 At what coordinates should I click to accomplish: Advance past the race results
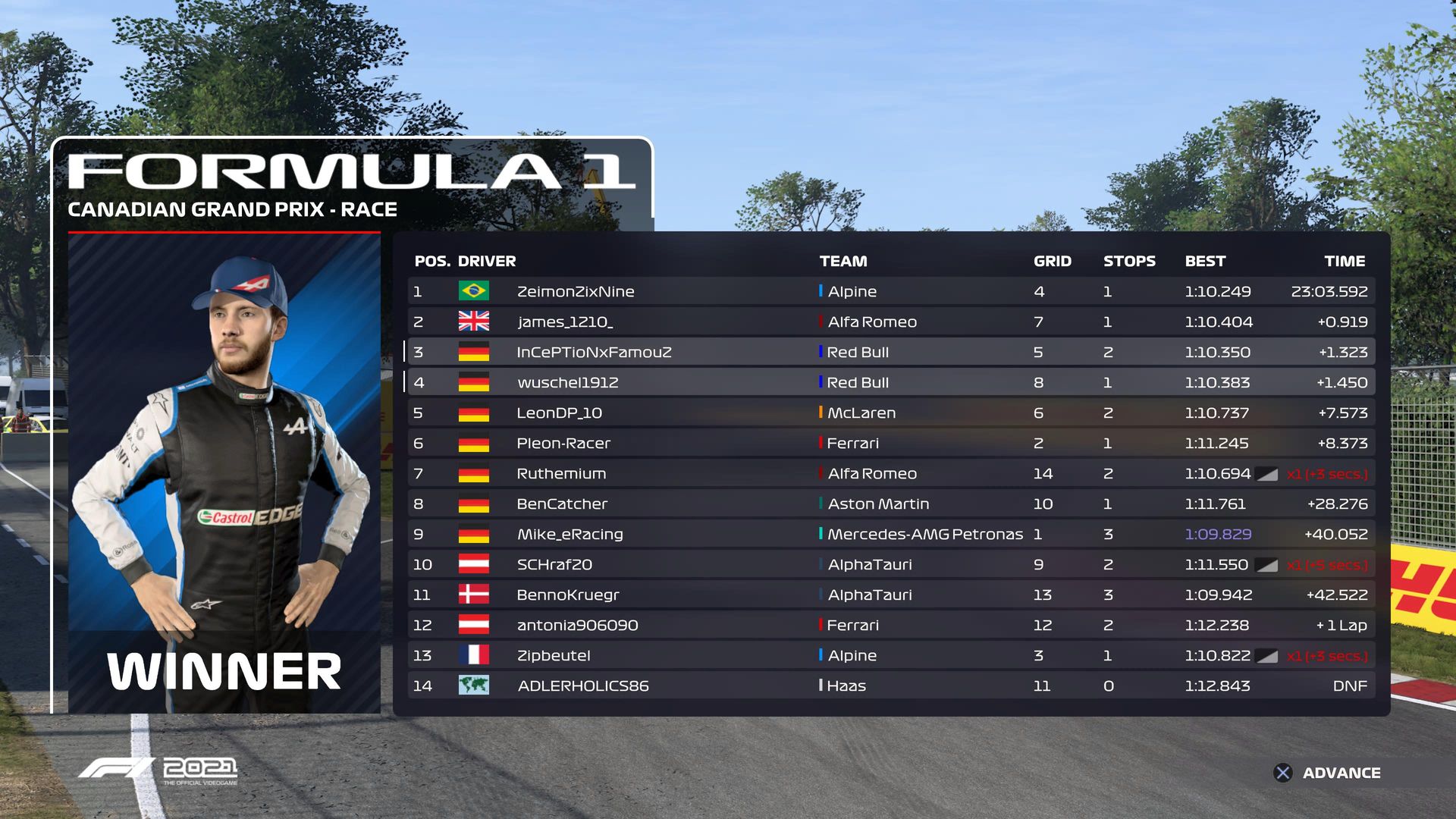1327,773
